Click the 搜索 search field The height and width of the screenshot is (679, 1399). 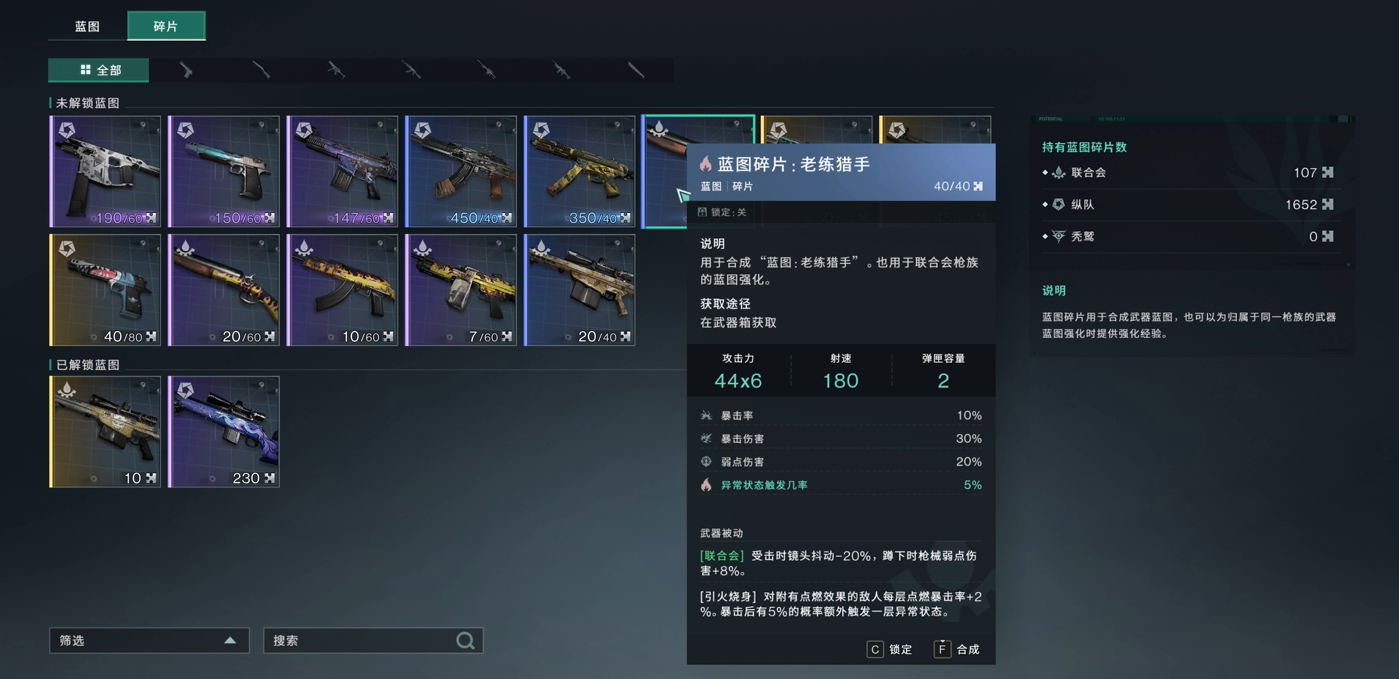point(362,641)
